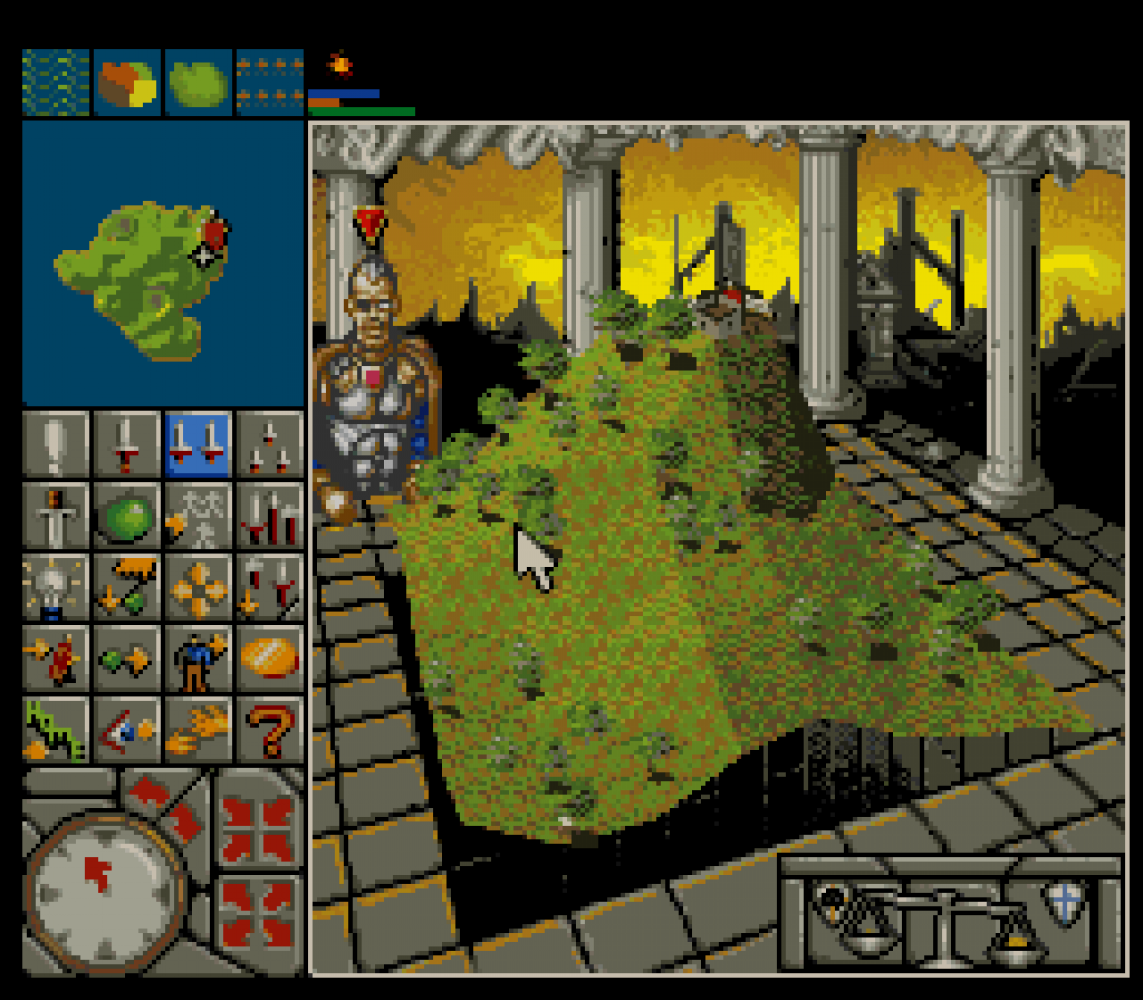Choose the highlighted two swords icon
Screen dimensions: 1143x1000
pos(198,444)
